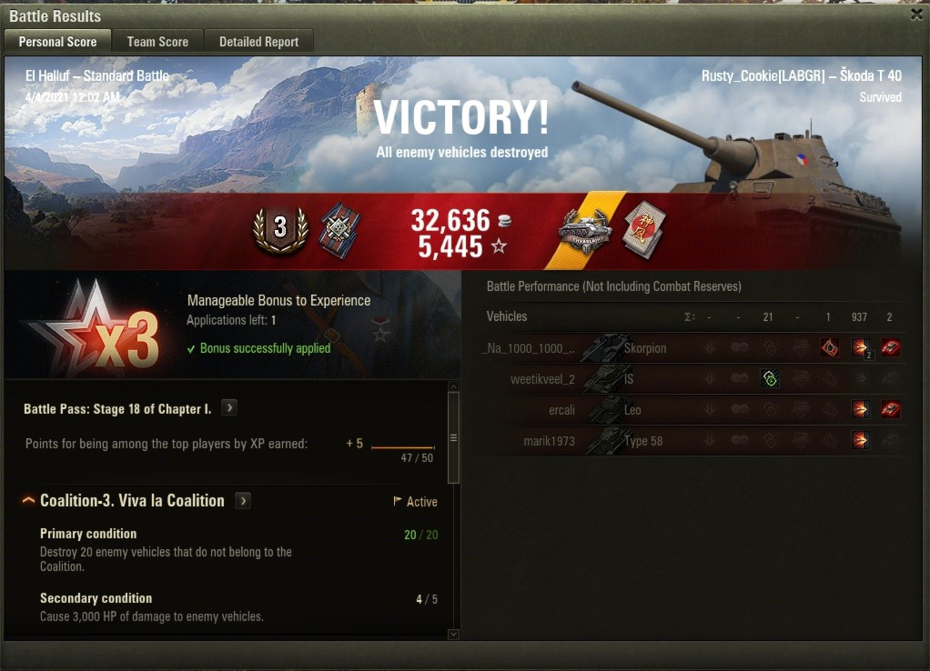Click the Vehicles column header
930x671 pixels.
[x=506, y=317]
